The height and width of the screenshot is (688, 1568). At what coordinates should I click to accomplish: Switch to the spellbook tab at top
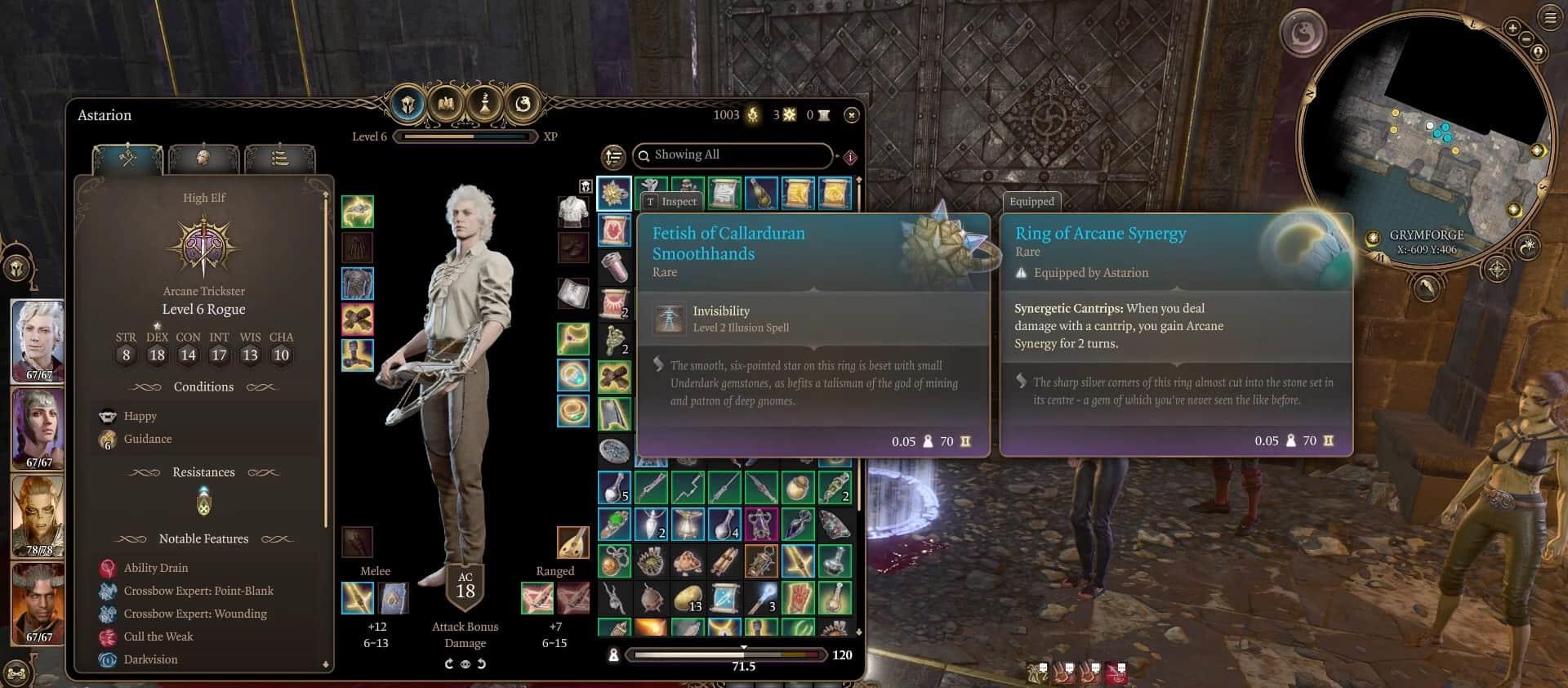[446, 104]
